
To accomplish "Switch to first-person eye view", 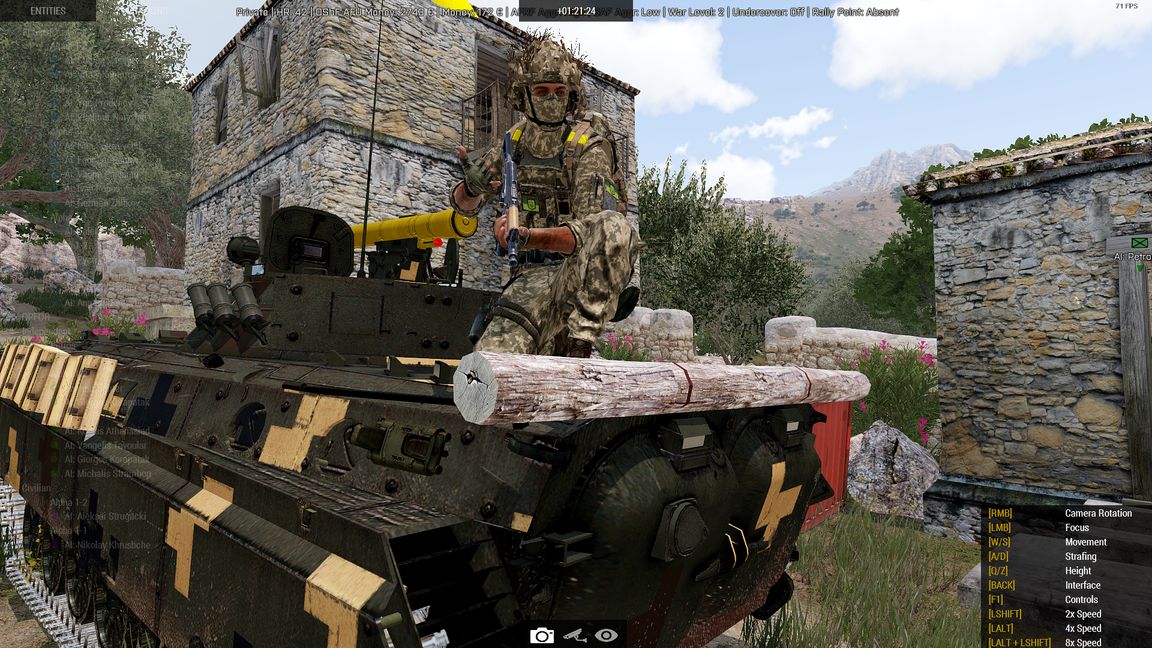I will pyautogui.click(x=606, y=635).
